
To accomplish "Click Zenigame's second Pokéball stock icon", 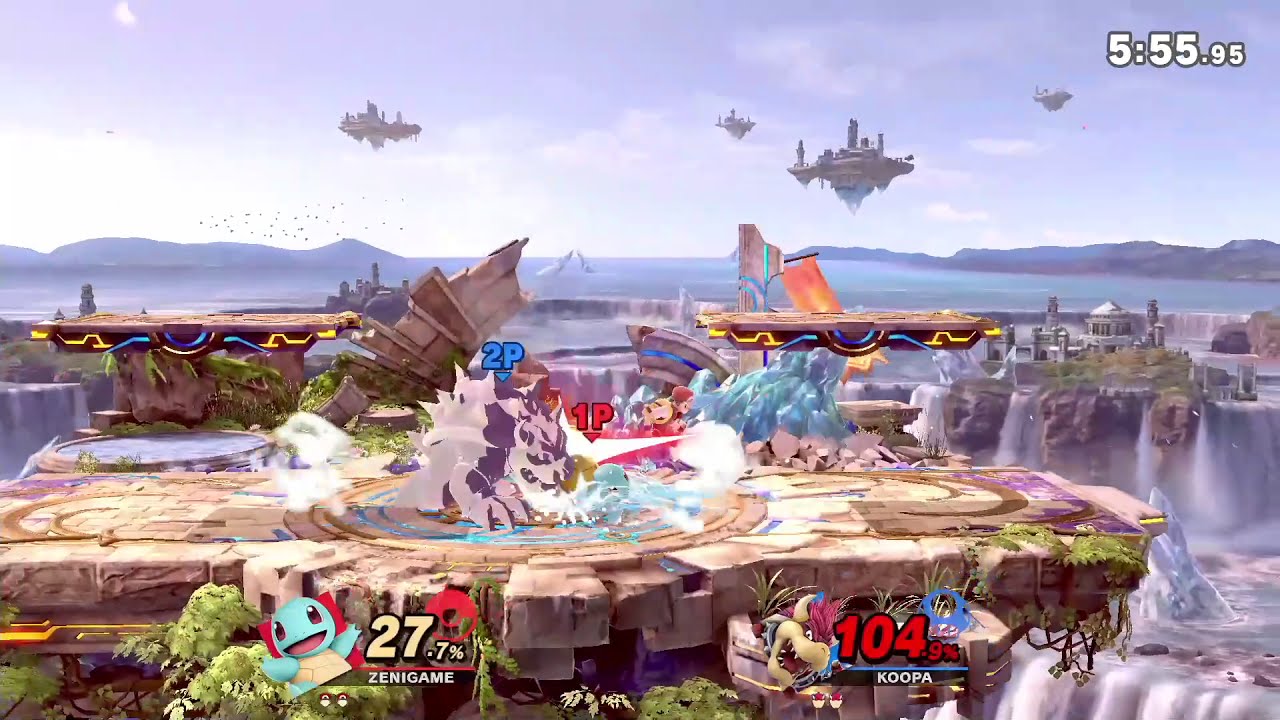I will (342, 699).
